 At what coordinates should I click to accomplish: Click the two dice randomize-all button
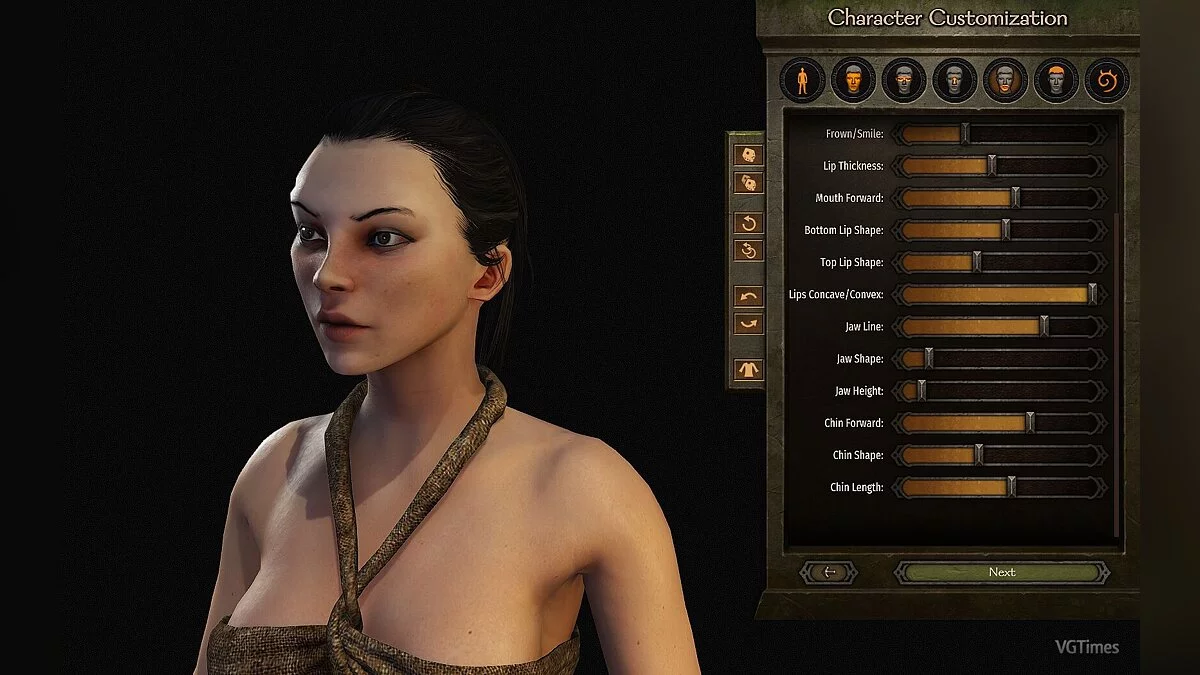click(x=748, y=183)
